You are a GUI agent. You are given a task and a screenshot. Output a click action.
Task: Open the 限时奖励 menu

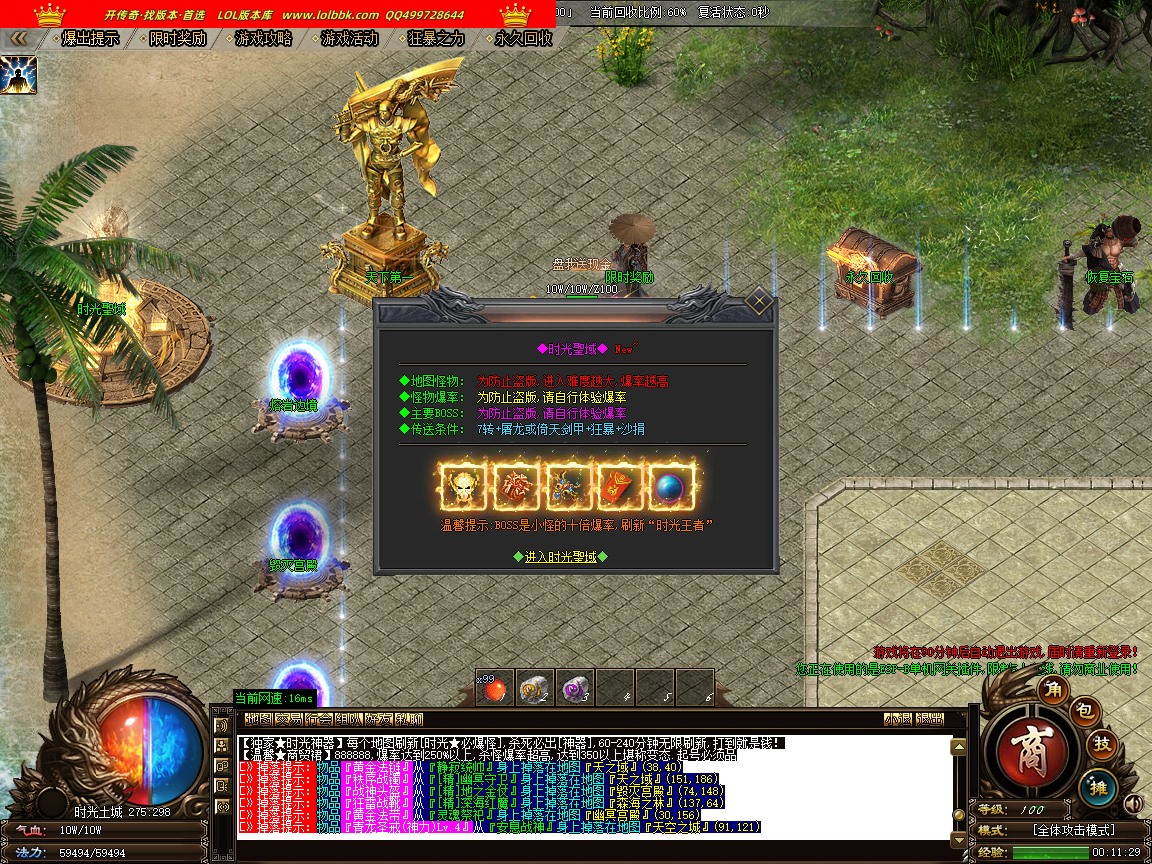[177, 38]
